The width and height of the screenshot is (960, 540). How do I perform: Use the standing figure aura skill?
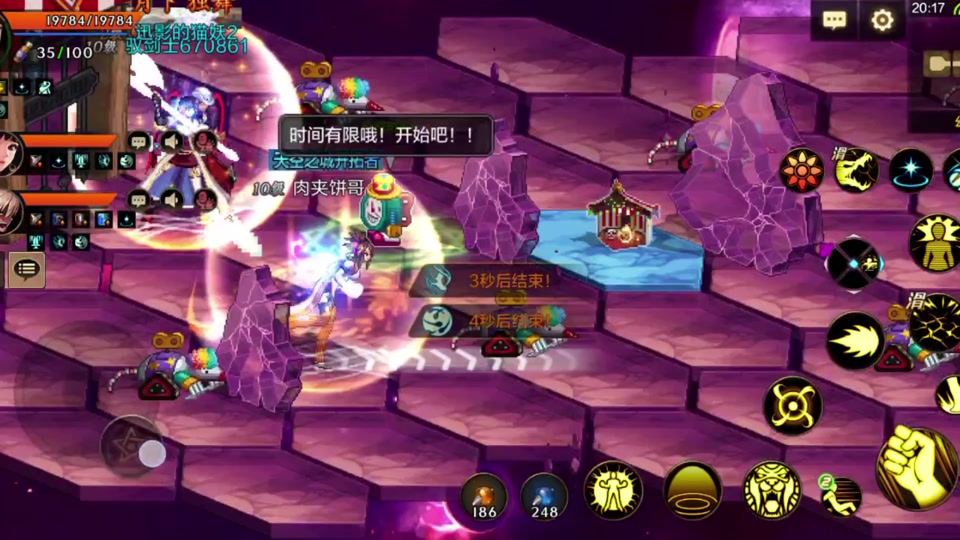point(936,243)
